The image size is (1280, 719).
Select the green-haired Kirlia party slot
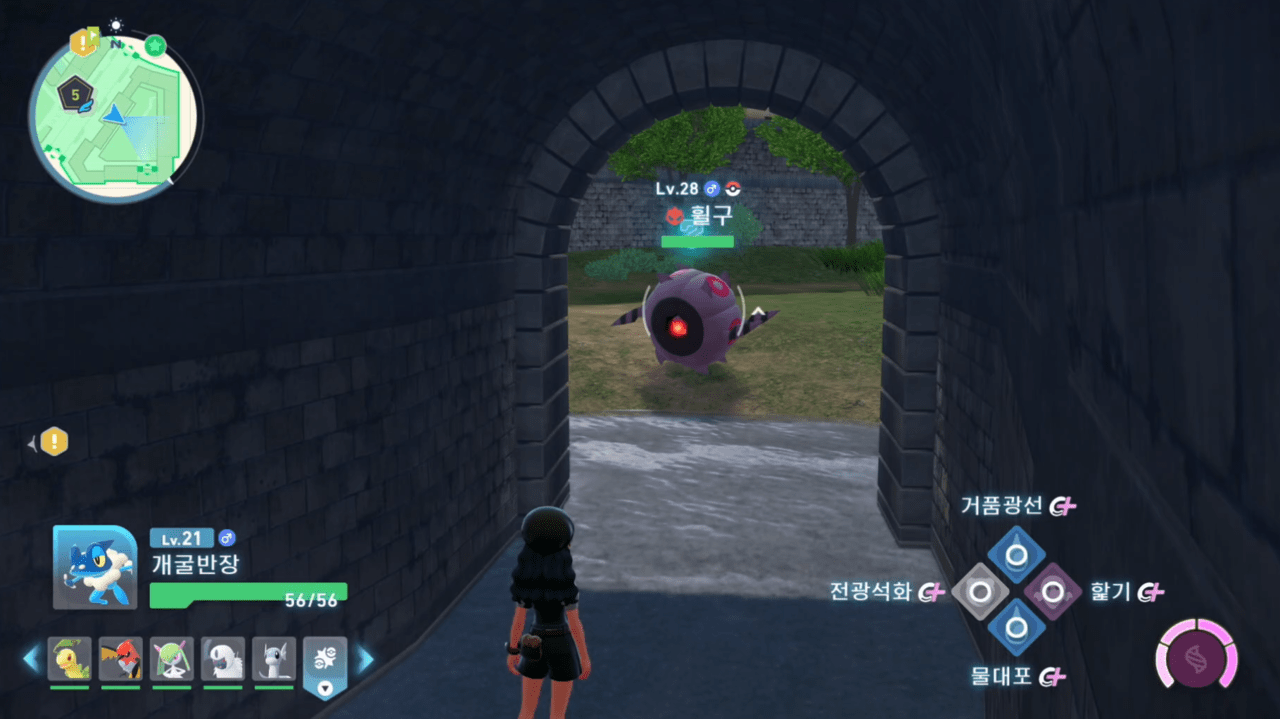click(x=171, y=658)
